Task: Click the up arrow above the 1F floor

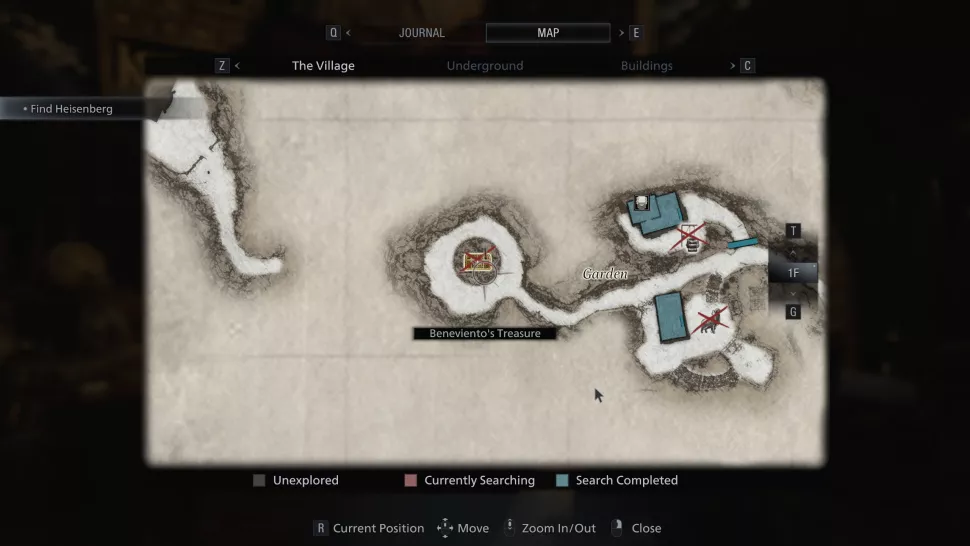Action: tap(793, 252)
